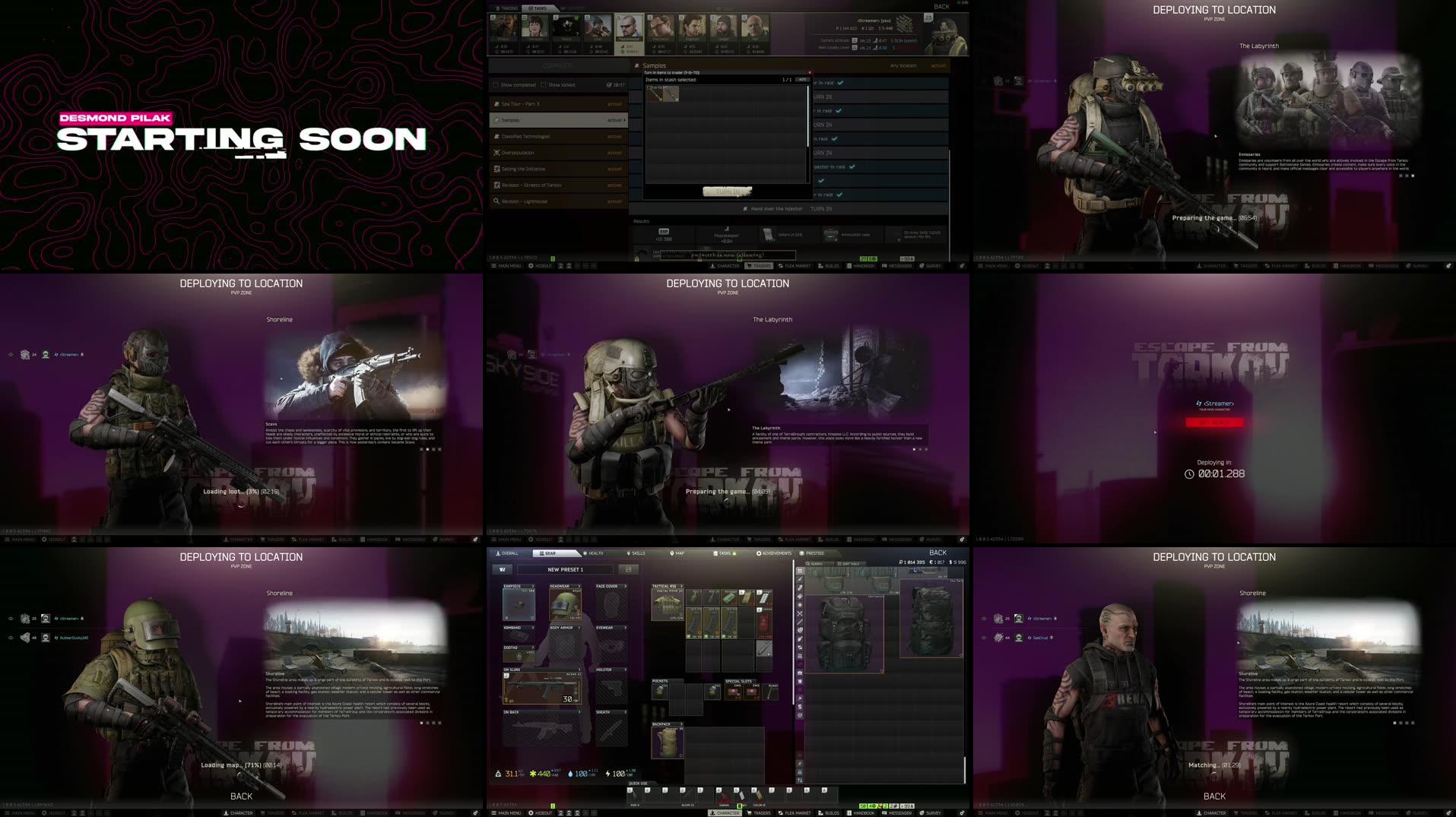Image resolution: width=1456 pixels, height=817 pixels.
Task: Click the Loading map progress indicator
Action: [x=242, y=765]
